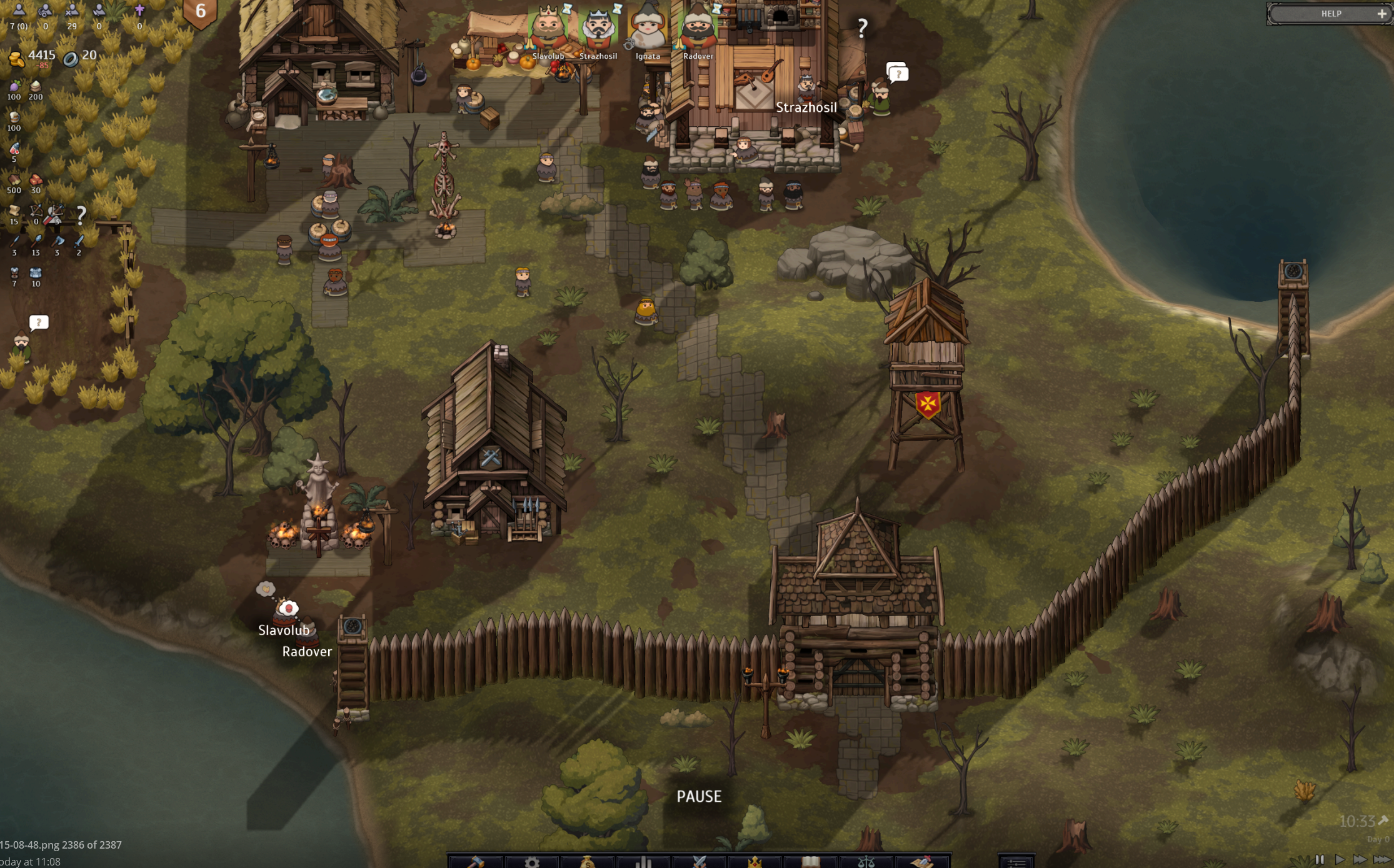Open the book journal menu

tap(810, 862)
